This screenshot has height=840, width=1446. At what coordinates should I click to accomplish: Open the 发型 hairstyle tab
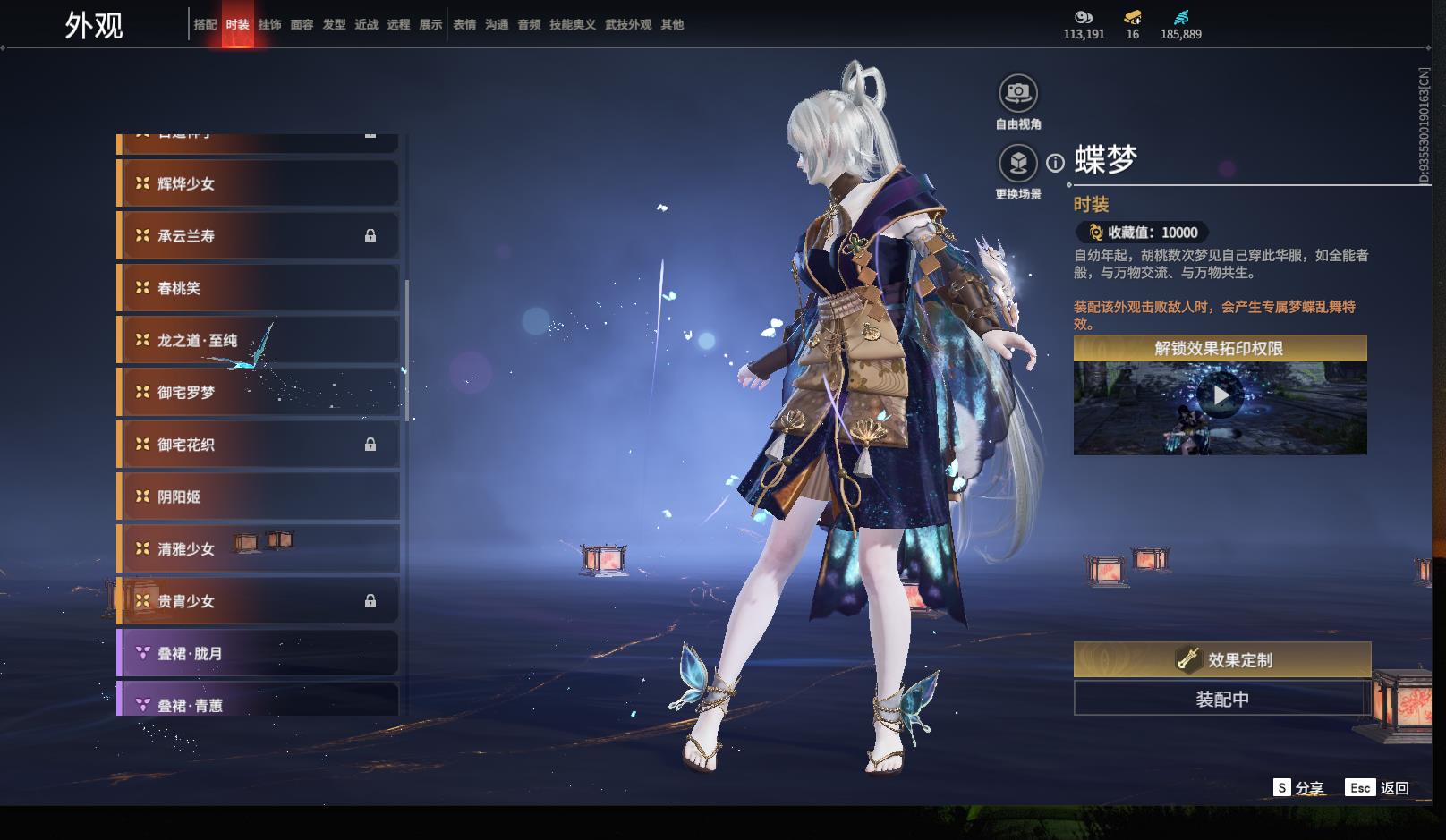[x=334, y=25]
